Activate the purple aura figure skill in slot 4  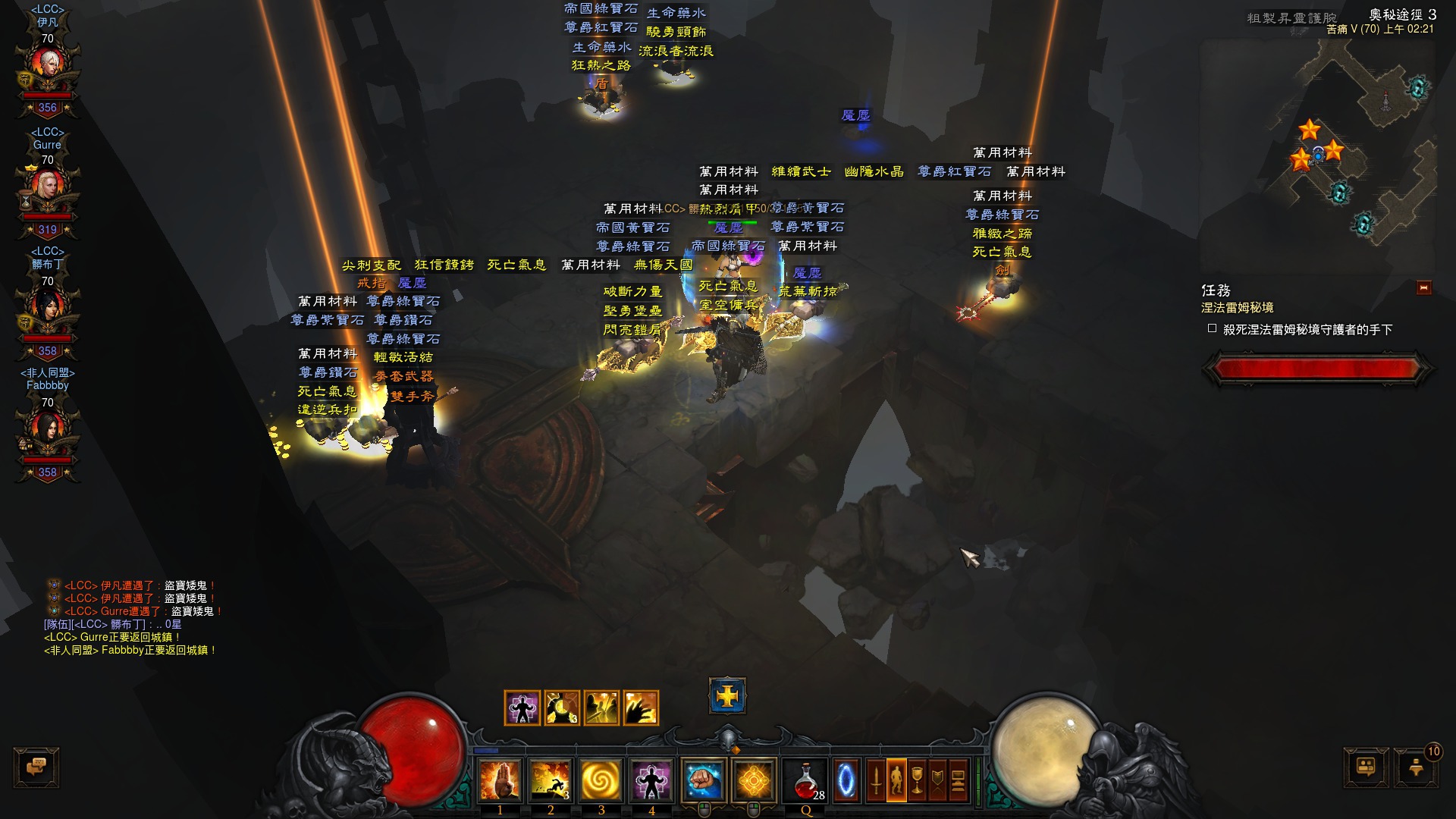651,780
